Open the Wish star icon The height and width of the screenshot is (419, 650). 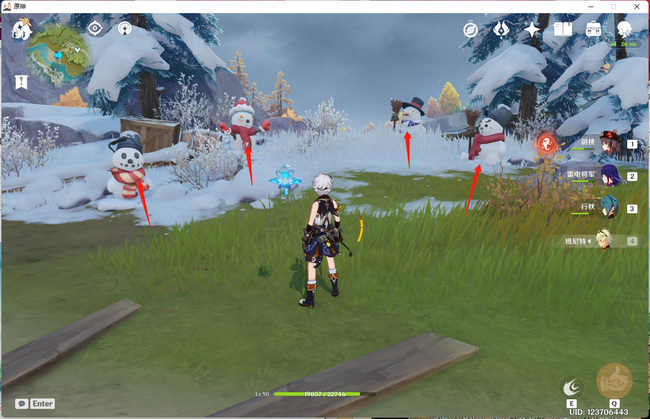click(532, 30)
